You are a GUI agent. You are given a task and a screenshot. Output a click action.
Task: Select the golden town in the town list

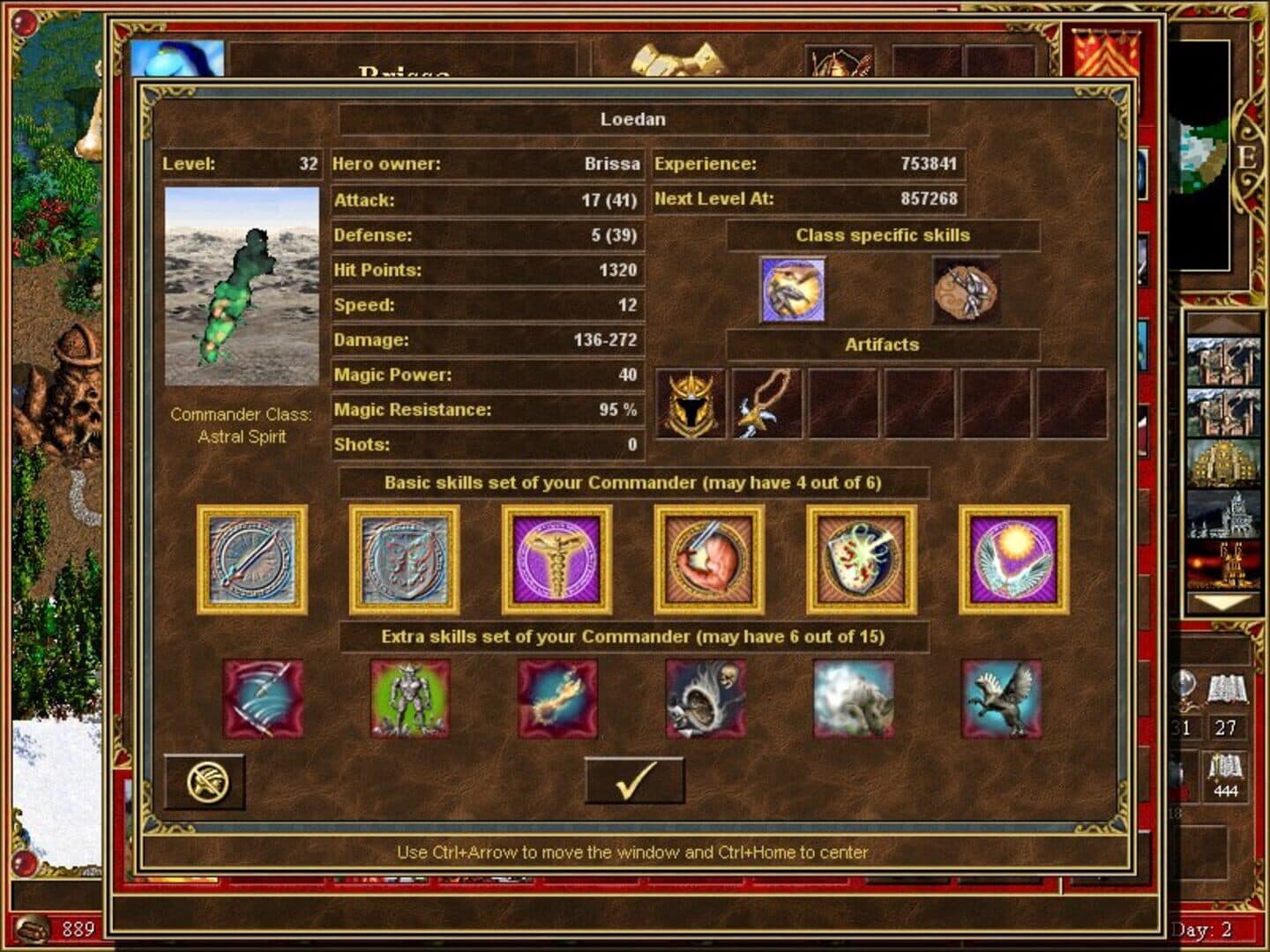coord(1223,463)
